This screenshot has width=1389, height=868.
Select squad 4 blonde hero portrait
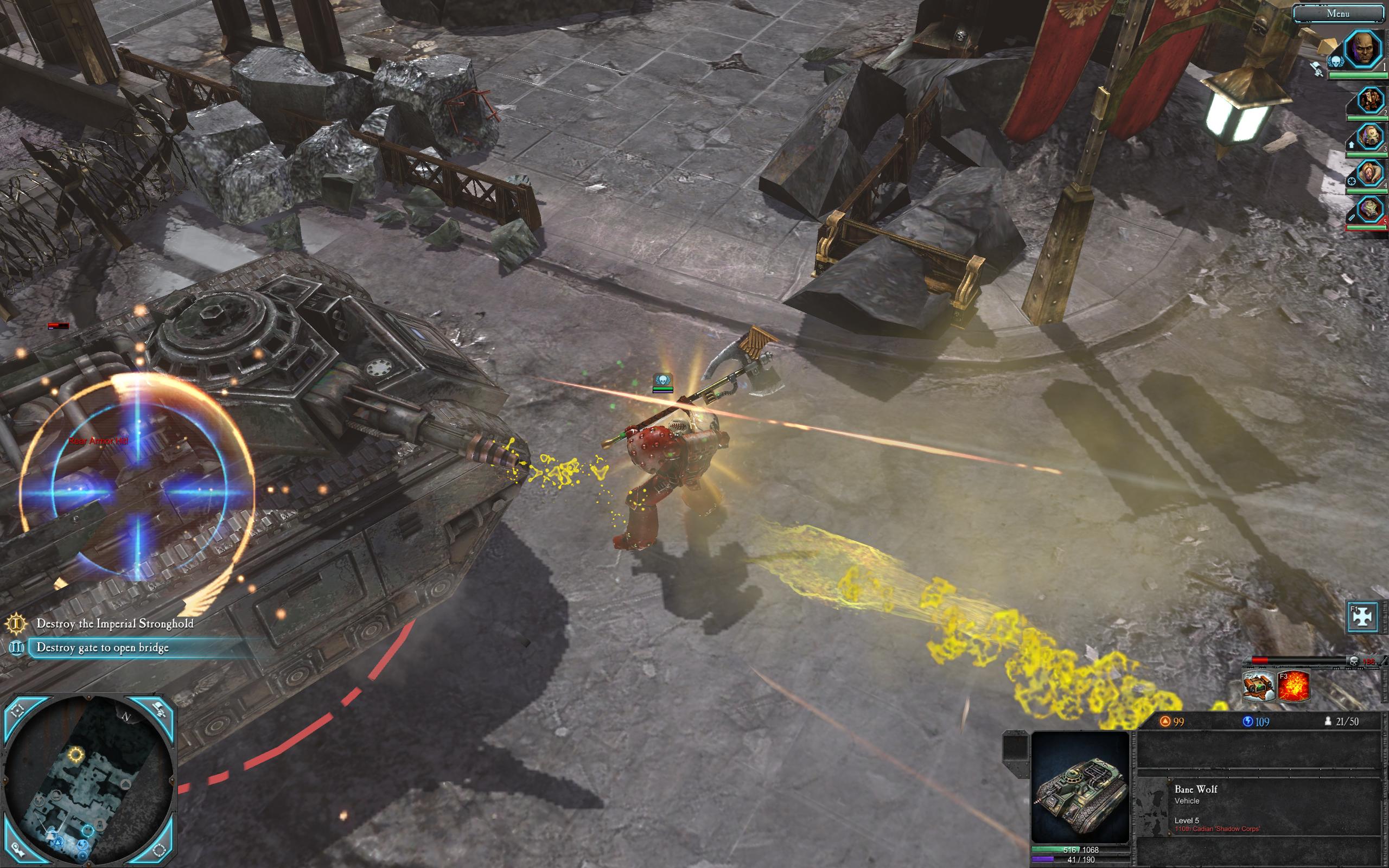1371,174
